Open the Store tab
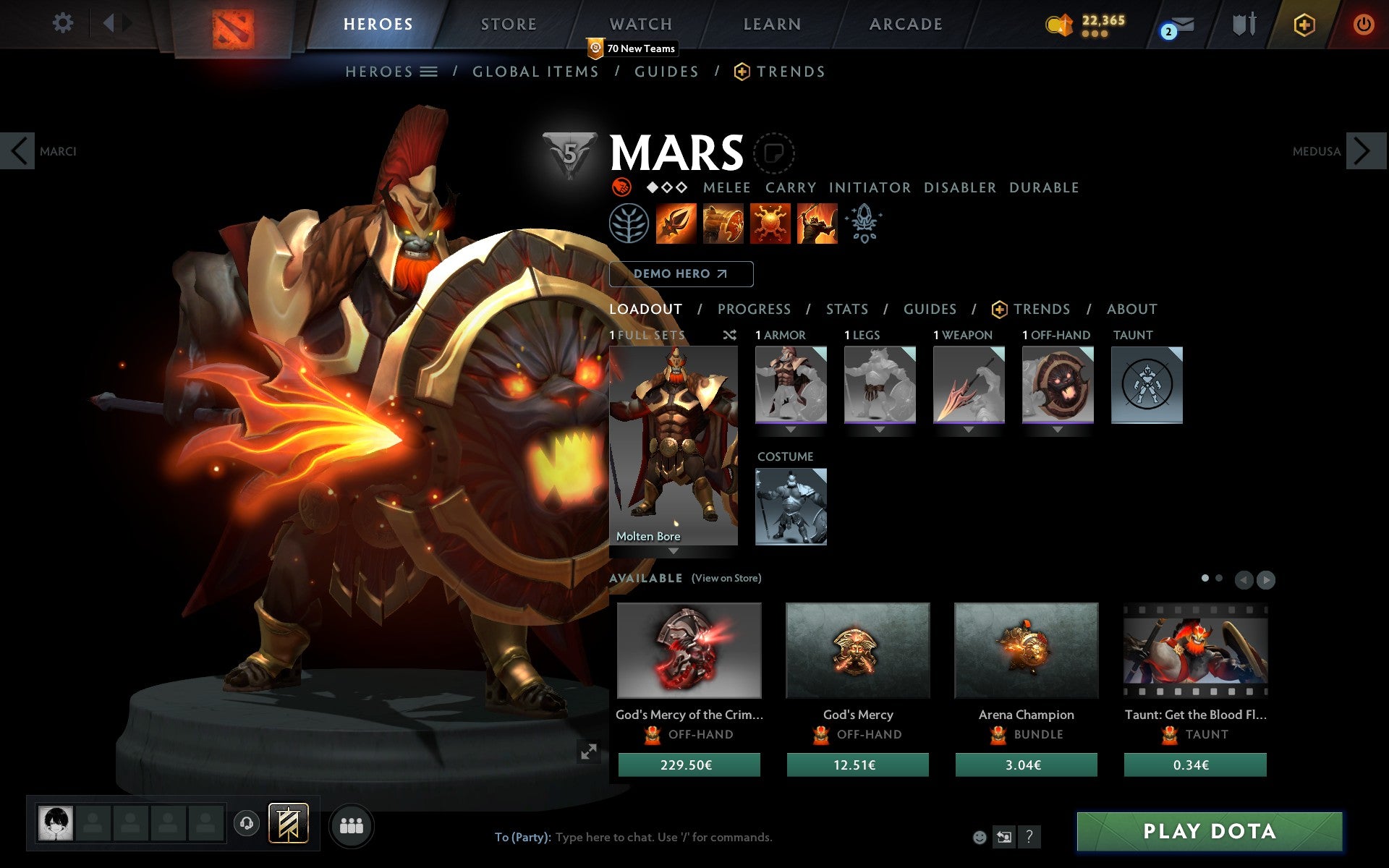Image resolution: width=1389 pixels, height=868 pixels. (x=509, y=25)
